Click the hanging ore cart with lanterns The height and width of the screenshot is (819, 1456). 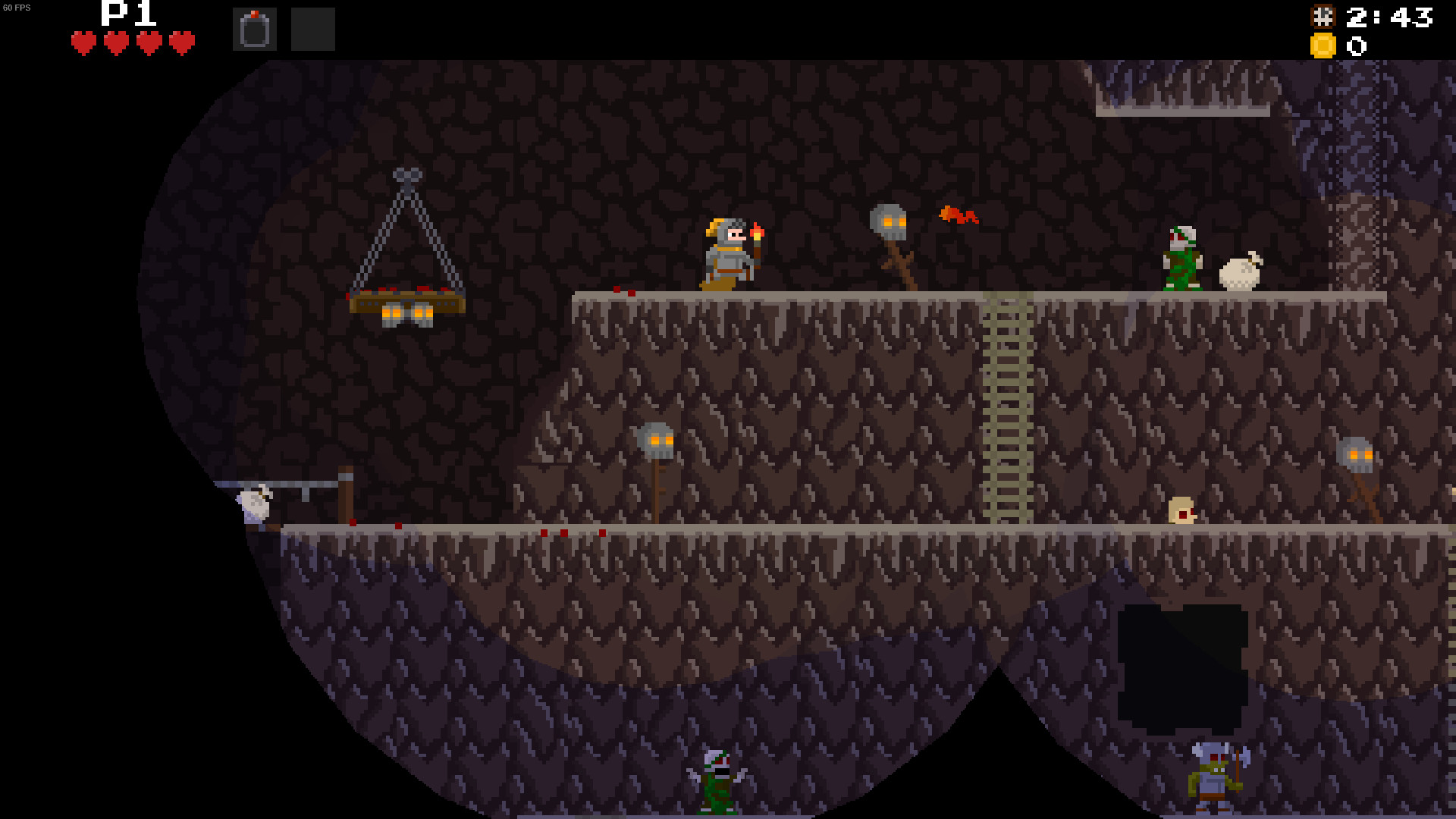[x=406, y=303]
